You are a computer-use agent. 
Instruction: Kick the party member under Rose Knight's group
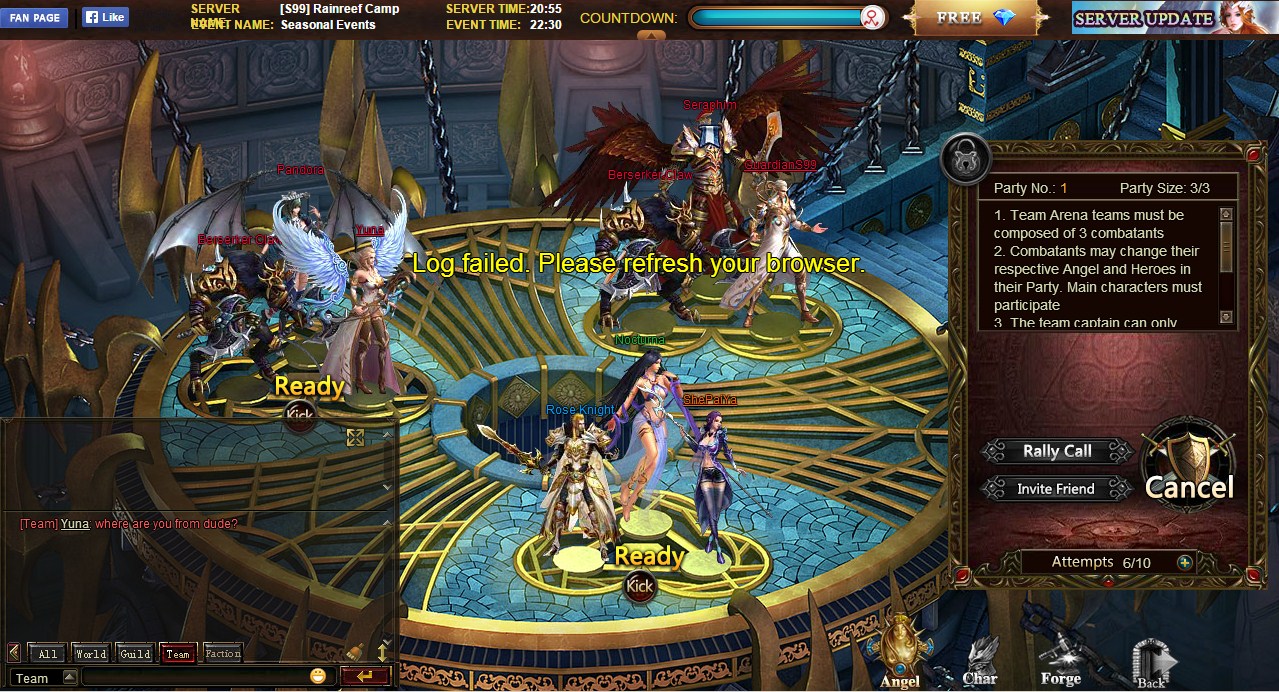click(639, 585)
